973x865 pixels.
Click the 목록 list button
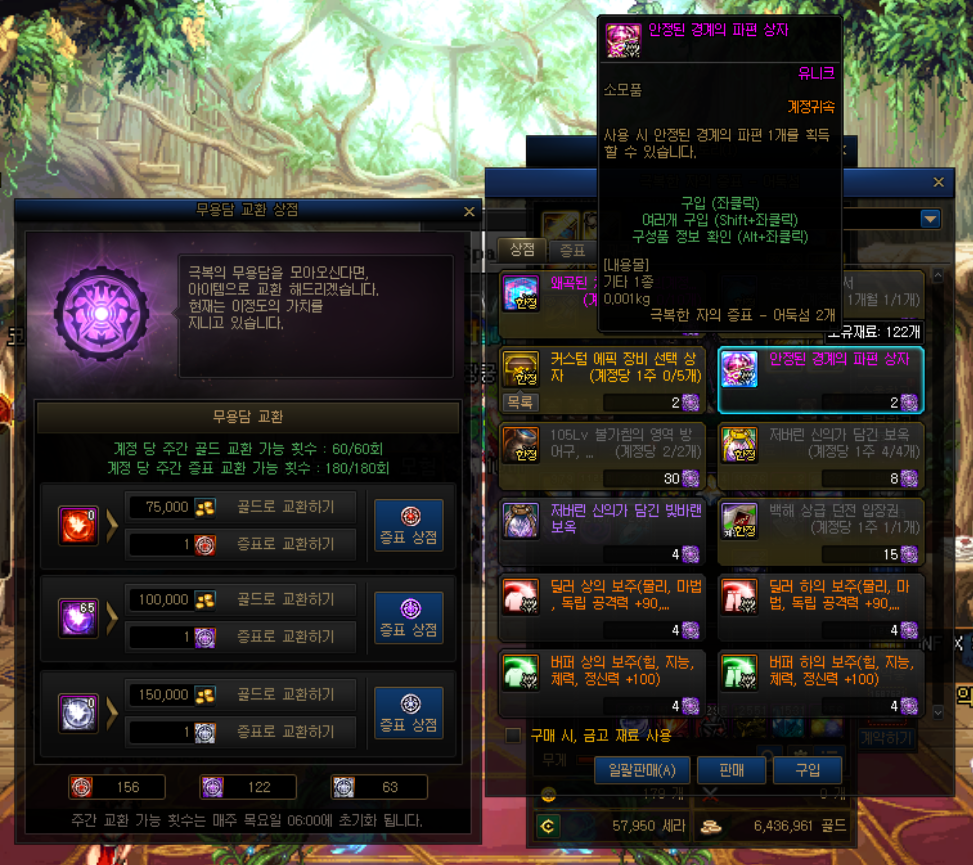coord(520,403)
